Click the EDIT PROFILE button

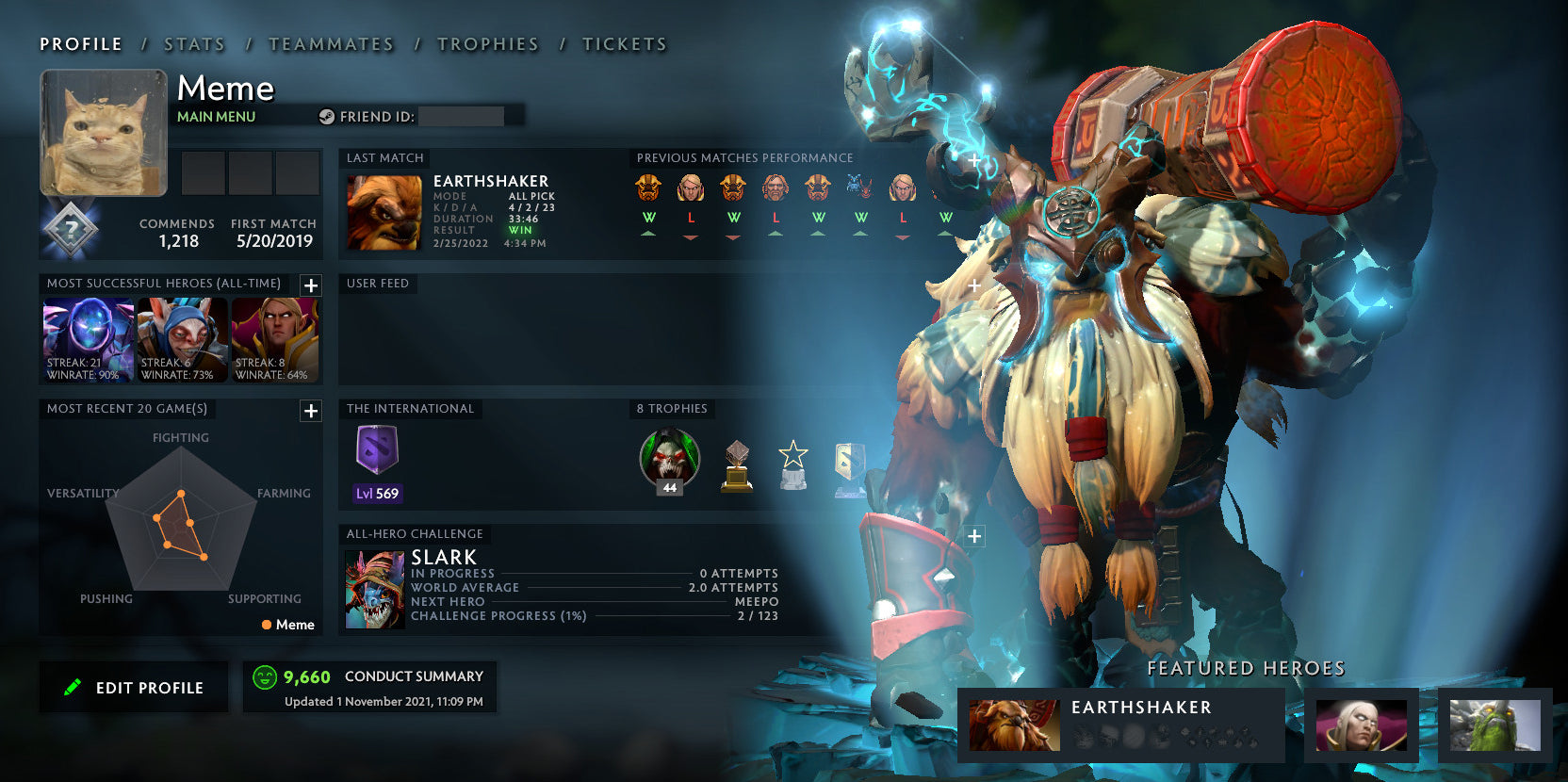(134, 687)
